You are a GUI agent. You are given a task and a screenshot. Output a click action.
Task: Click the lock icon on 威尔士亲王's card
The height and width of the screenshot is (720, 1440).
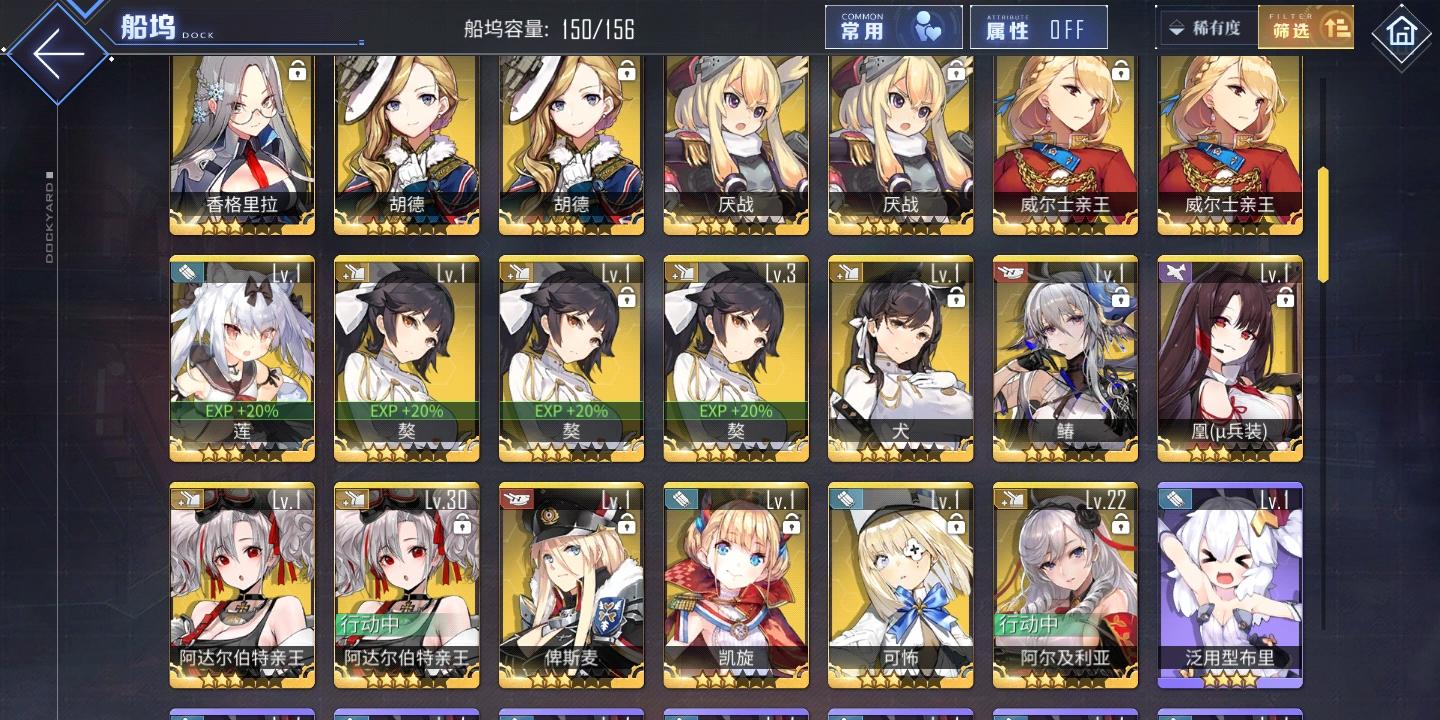(x=1120, y=72)
